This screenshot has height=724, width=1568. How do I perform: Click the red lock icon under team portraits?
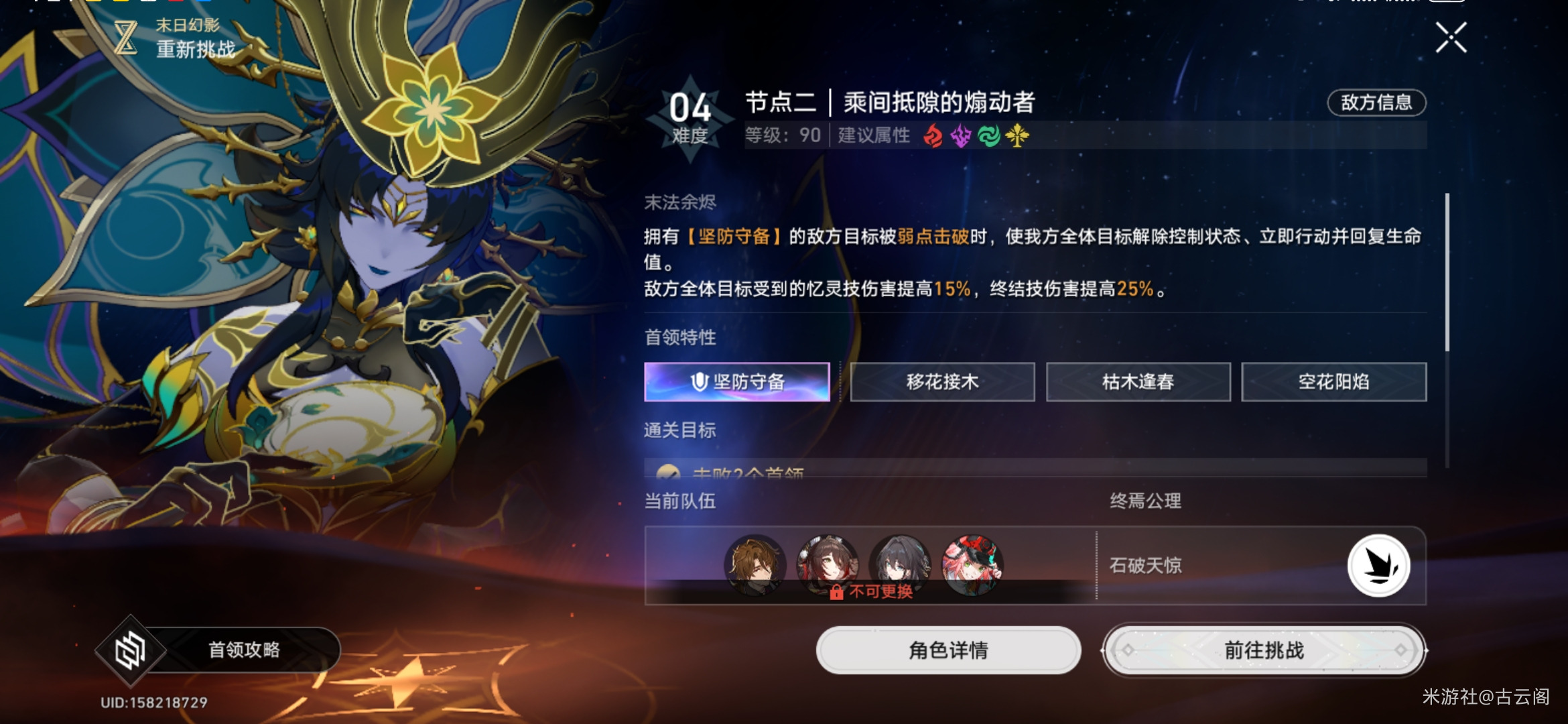click(x=836, y=591)
